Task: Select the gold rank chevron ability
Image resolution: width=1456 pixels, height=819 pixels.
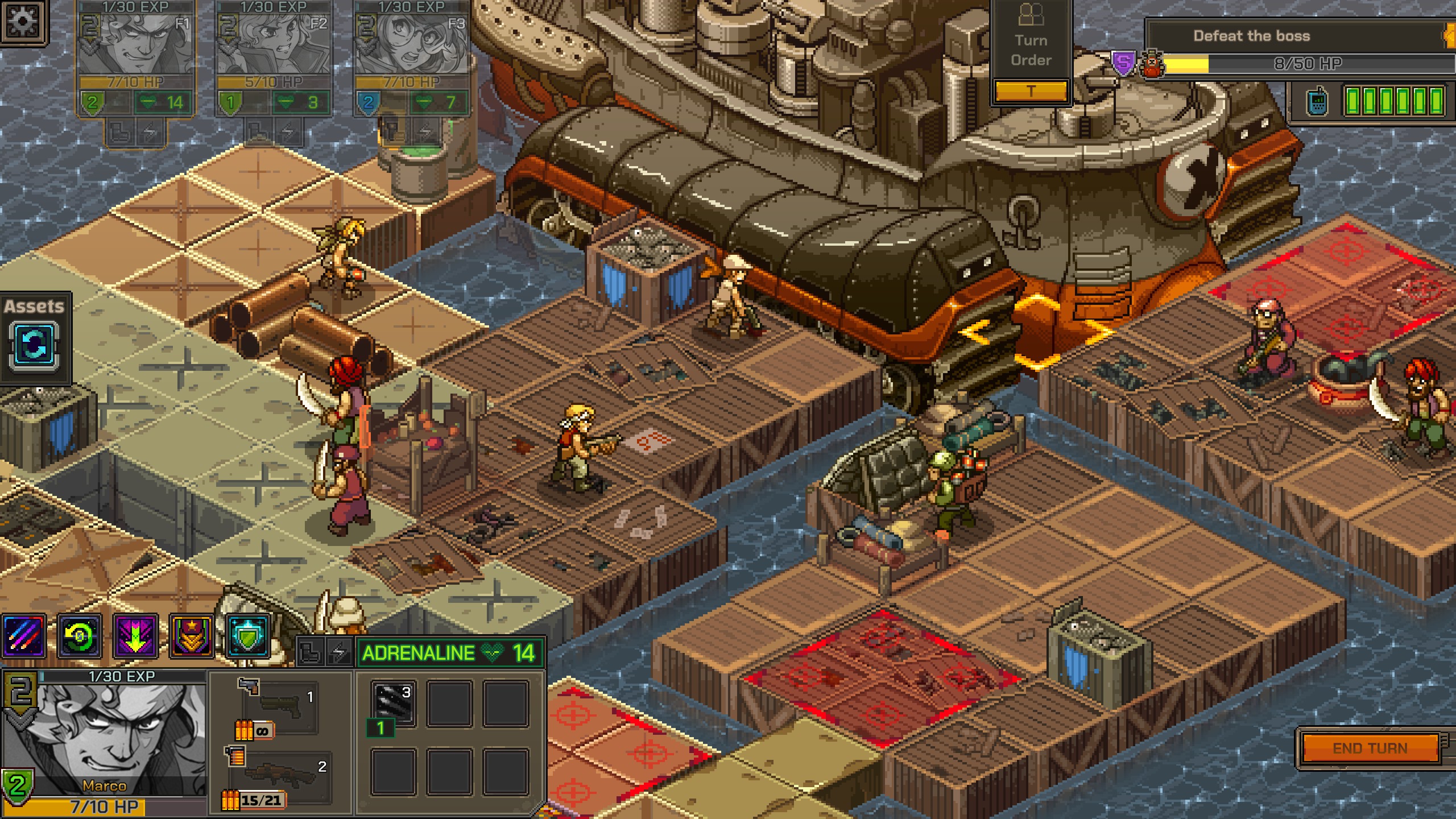Action: pyautogui.click(x=192, y=636)
